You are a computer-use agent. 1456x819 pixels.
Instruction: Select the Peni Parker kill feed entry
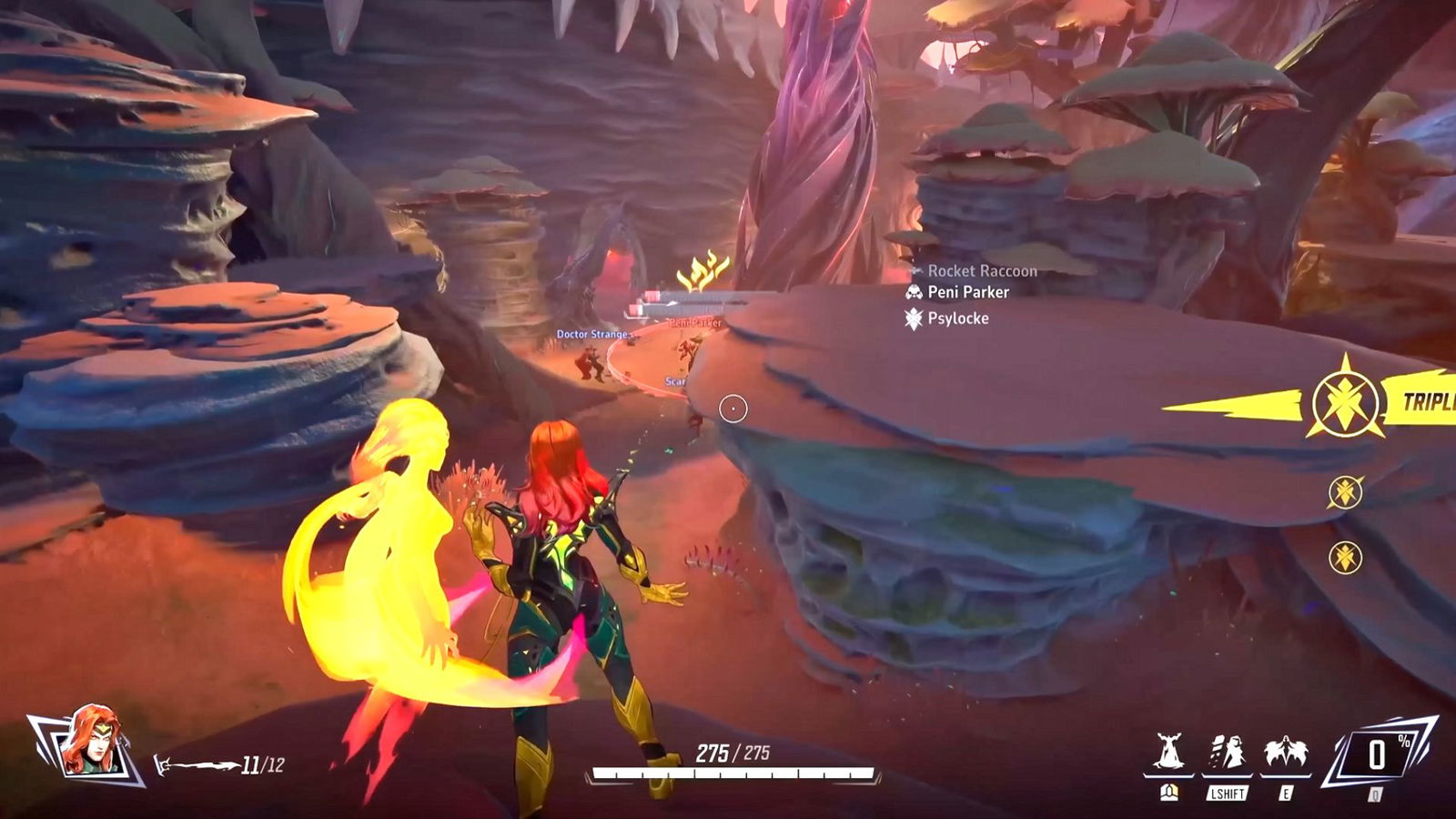coord(957,292)
